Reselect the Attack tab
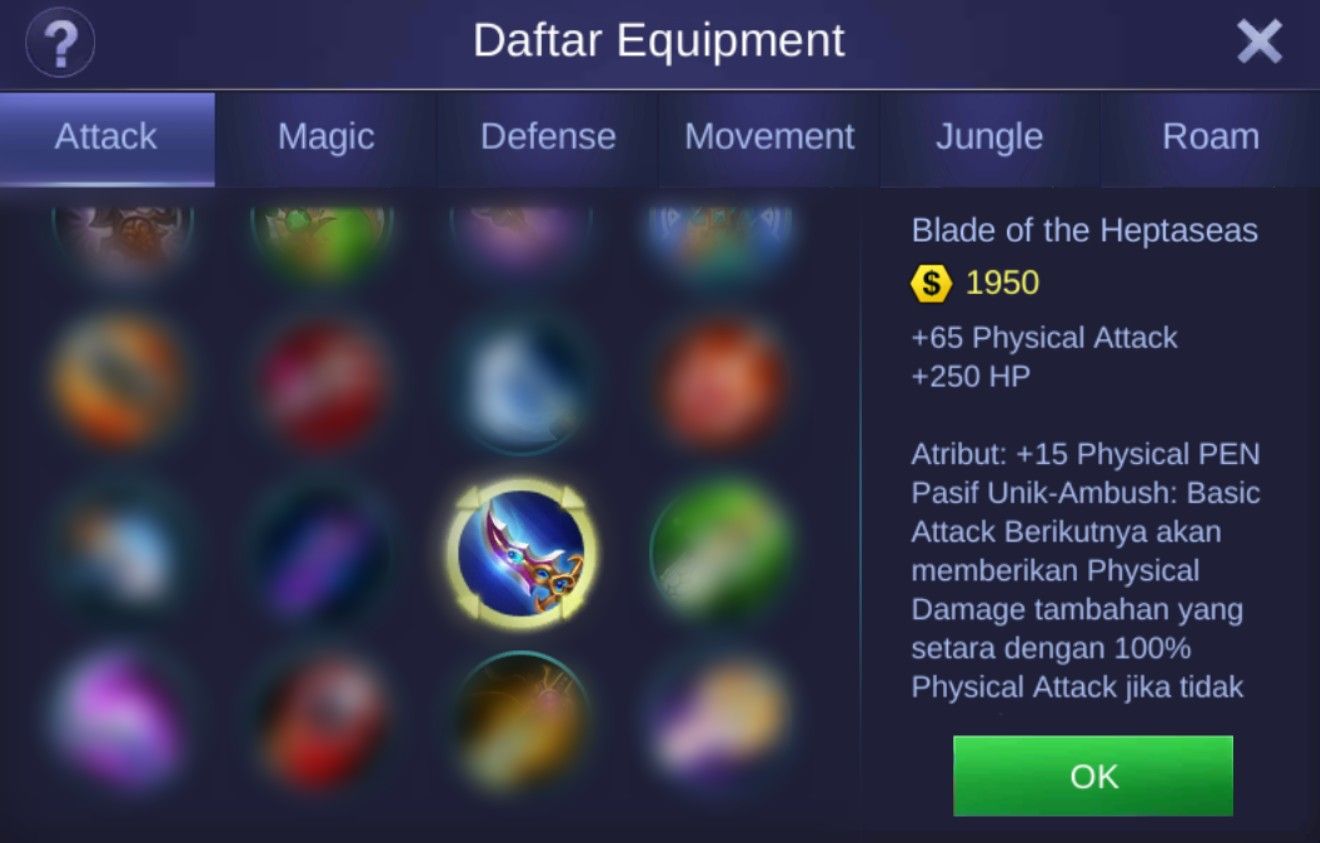Screen dimensions: 1320x843 point(105,137)
